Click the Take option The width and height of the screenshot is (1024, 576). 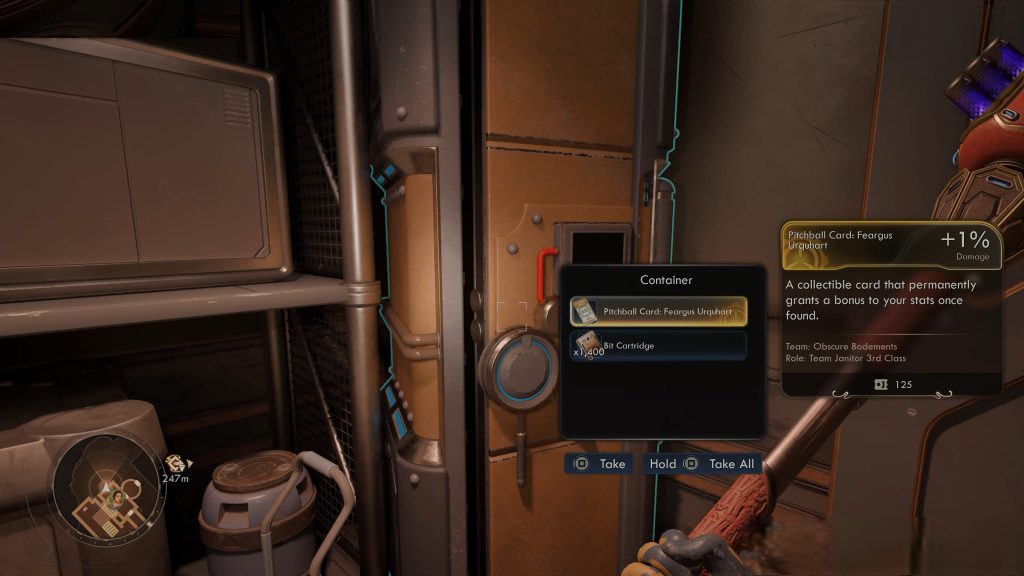(600, 464)
